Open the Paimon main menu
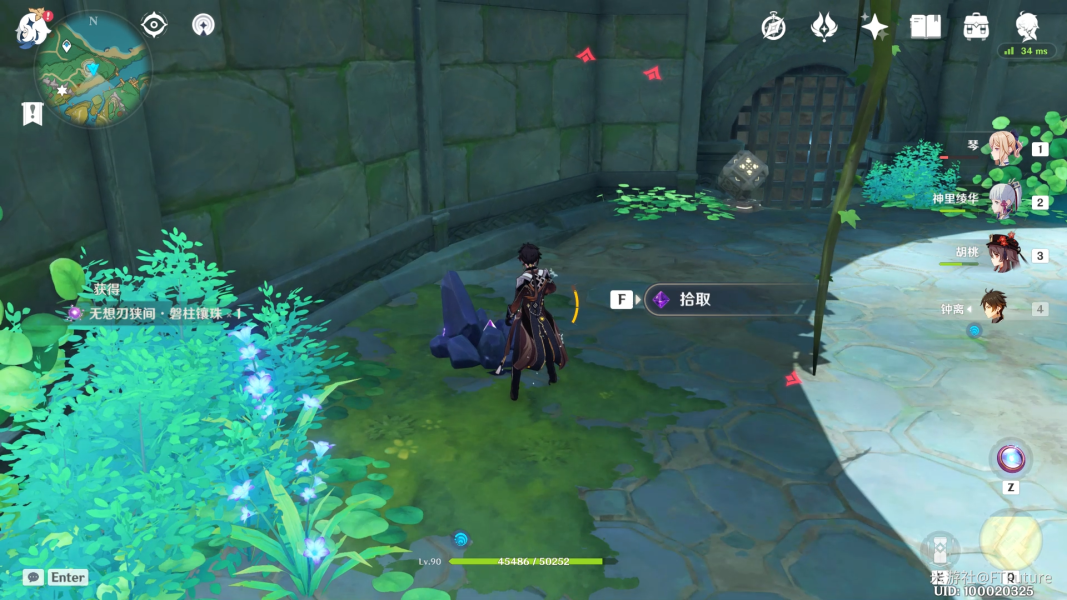 [33, 28]
